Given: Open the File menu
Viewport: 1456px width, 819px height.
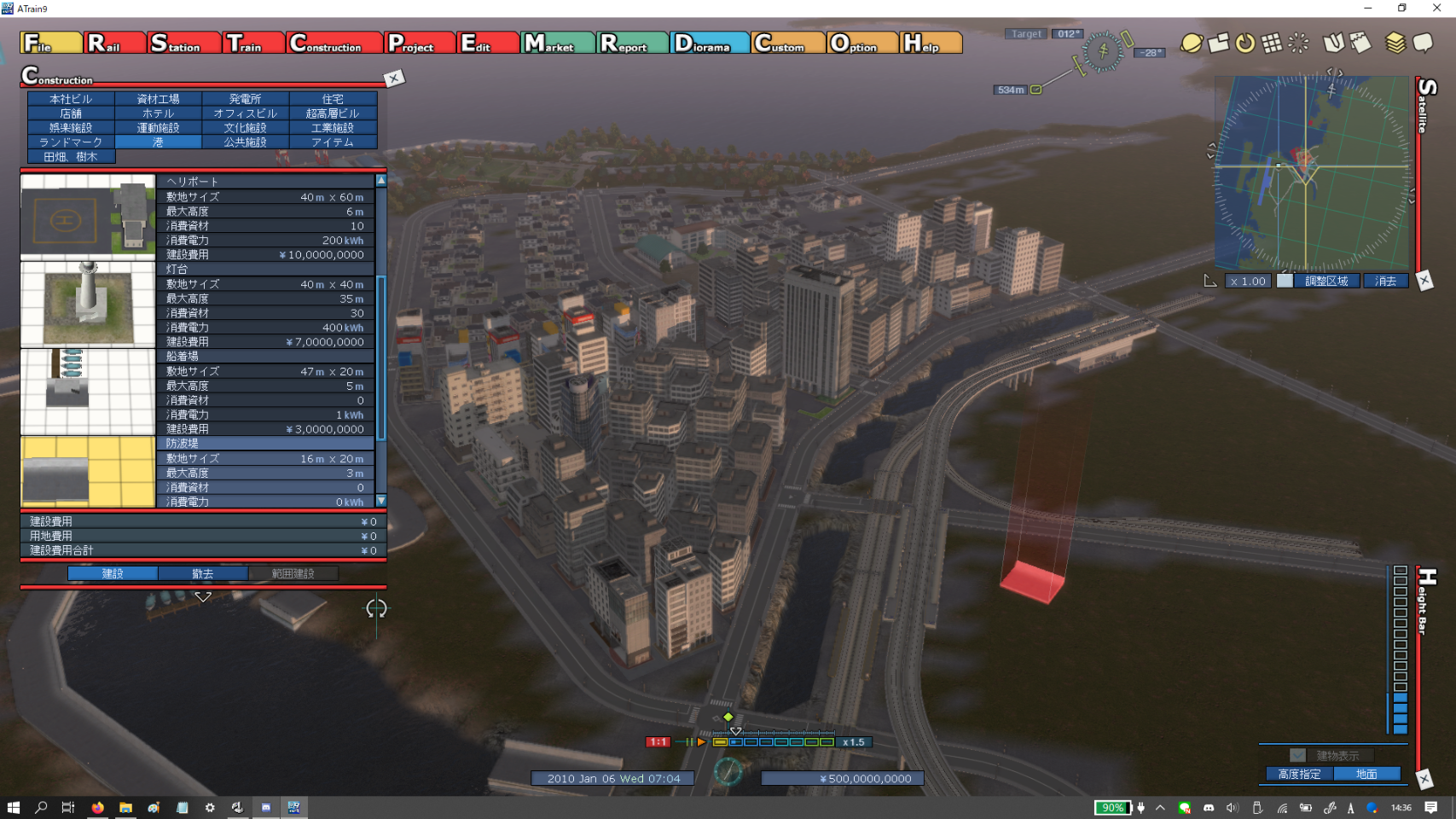Looking at the screenshot, I should pos(50,43).
